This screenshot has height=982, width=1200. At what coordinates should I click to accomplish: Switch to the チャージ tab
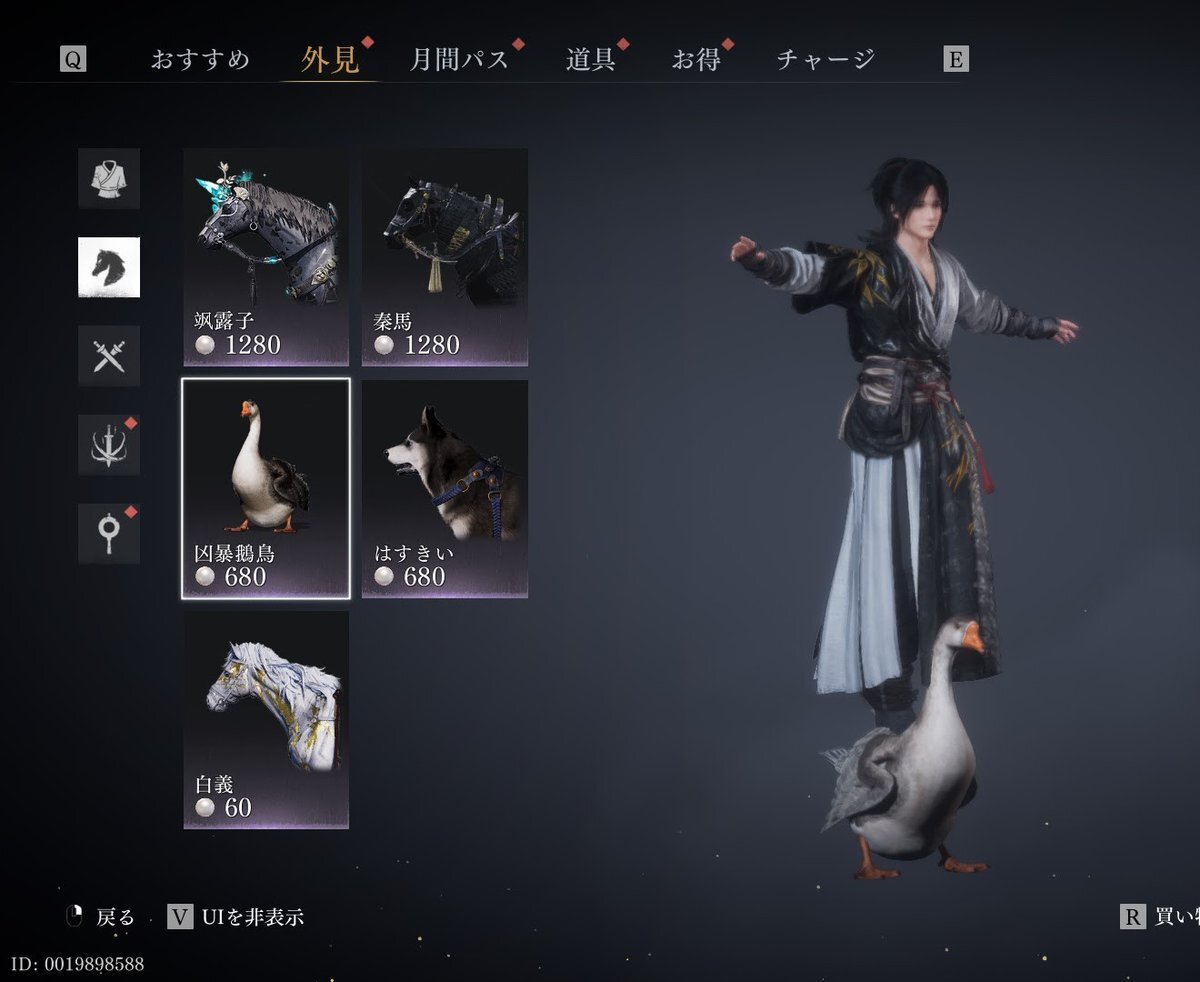pos(825,59)
